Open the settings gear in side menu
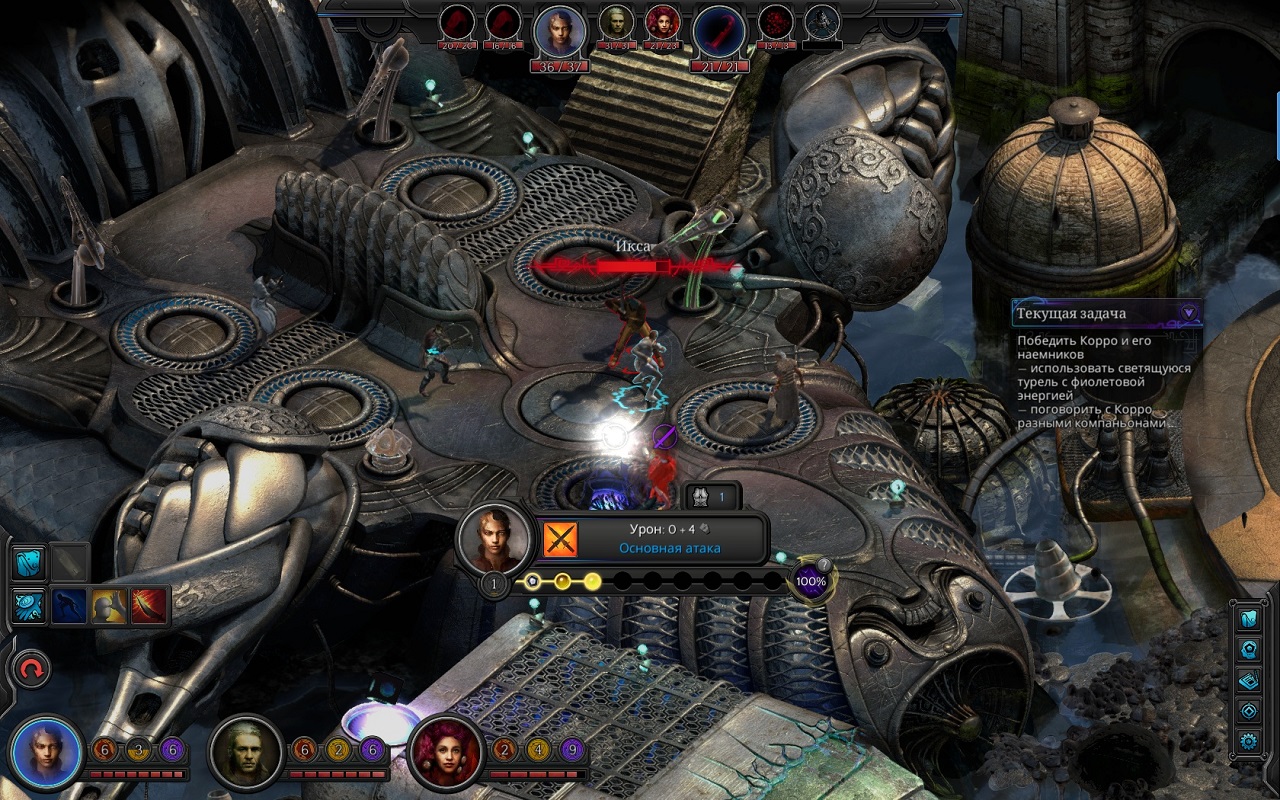The width and height of the screenshot is (1280, 800). click(x=1249, y=741)
